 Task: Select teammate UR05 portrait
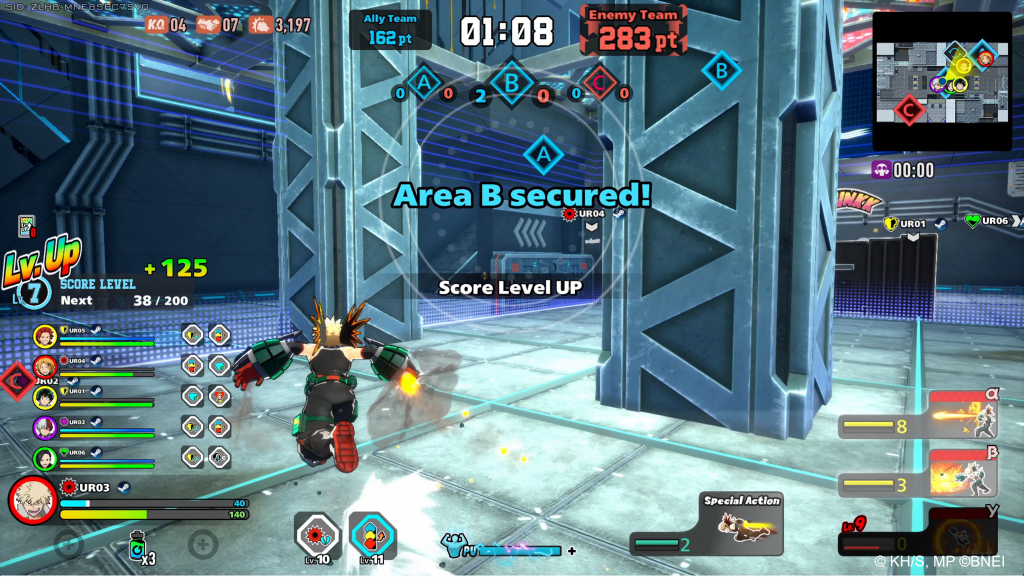click(x=44, y=335)
